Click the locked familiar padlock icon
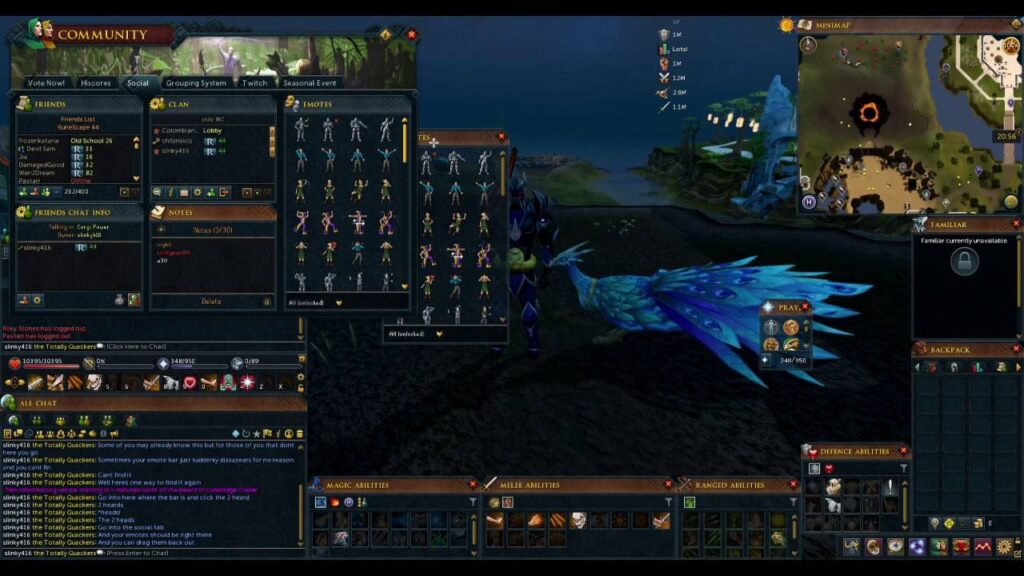Screen dimensions: 1024x576 [x=964, y=263]
